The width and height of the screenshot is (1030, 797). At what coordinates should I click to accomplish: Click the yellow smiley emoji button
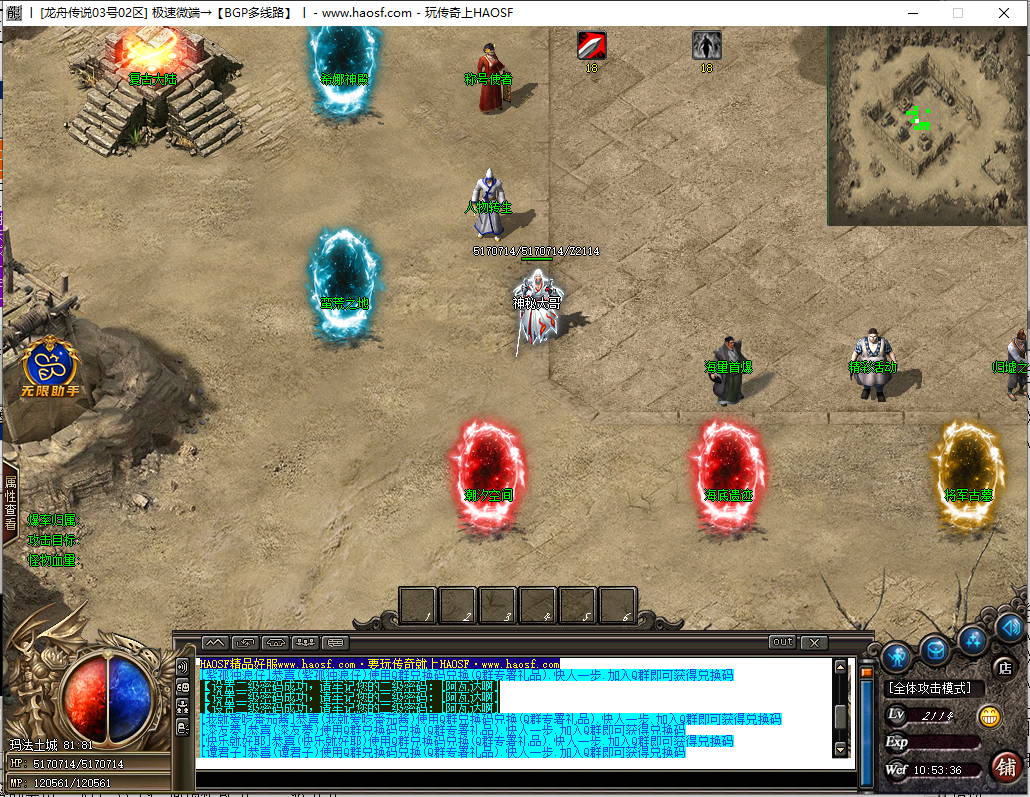tap(989, 716)
